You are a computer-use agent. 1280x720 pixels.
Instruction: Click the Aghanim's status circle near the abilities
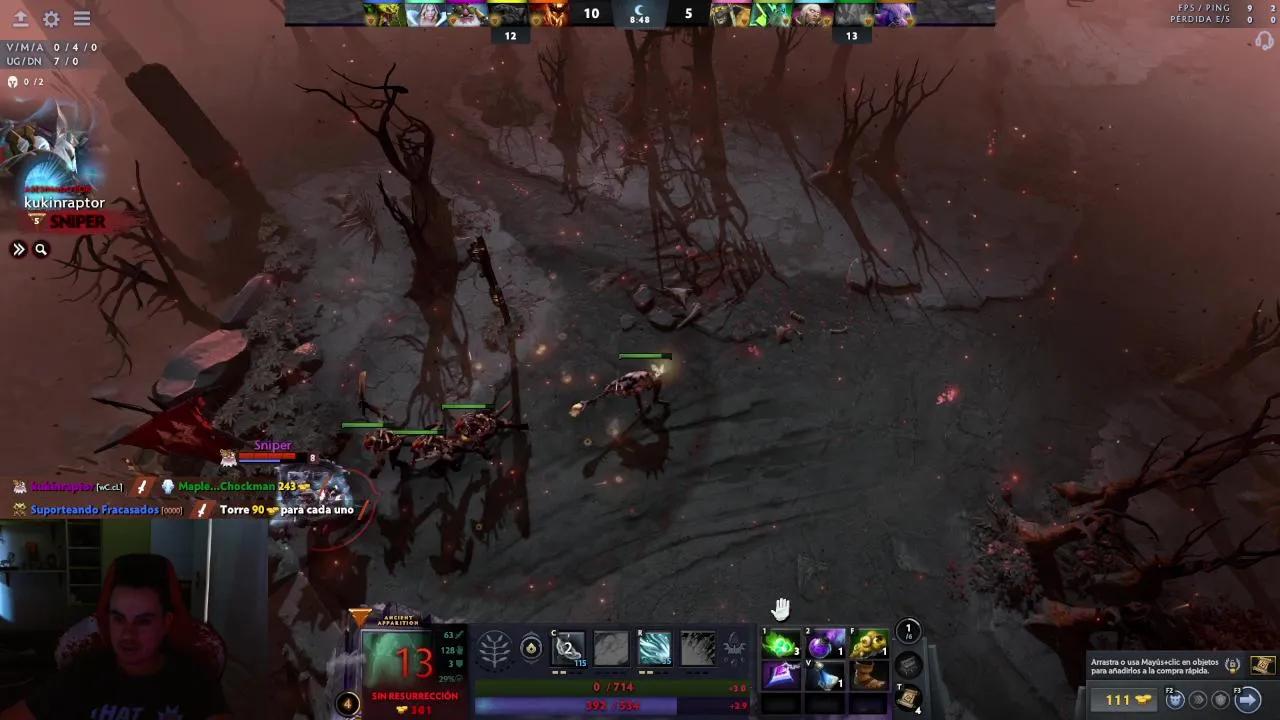click(531, 647)
